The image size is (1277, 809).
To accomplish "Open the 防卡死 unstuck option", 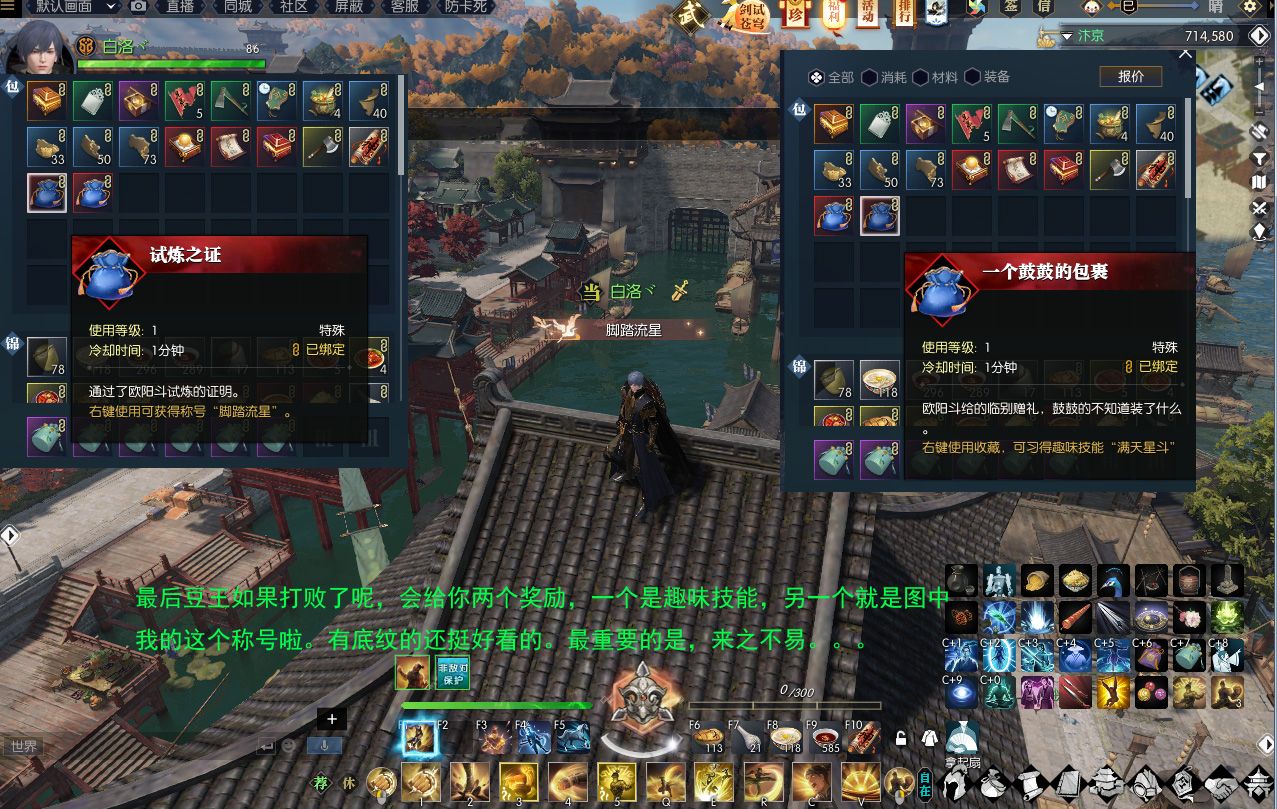I will pos(466,7).
